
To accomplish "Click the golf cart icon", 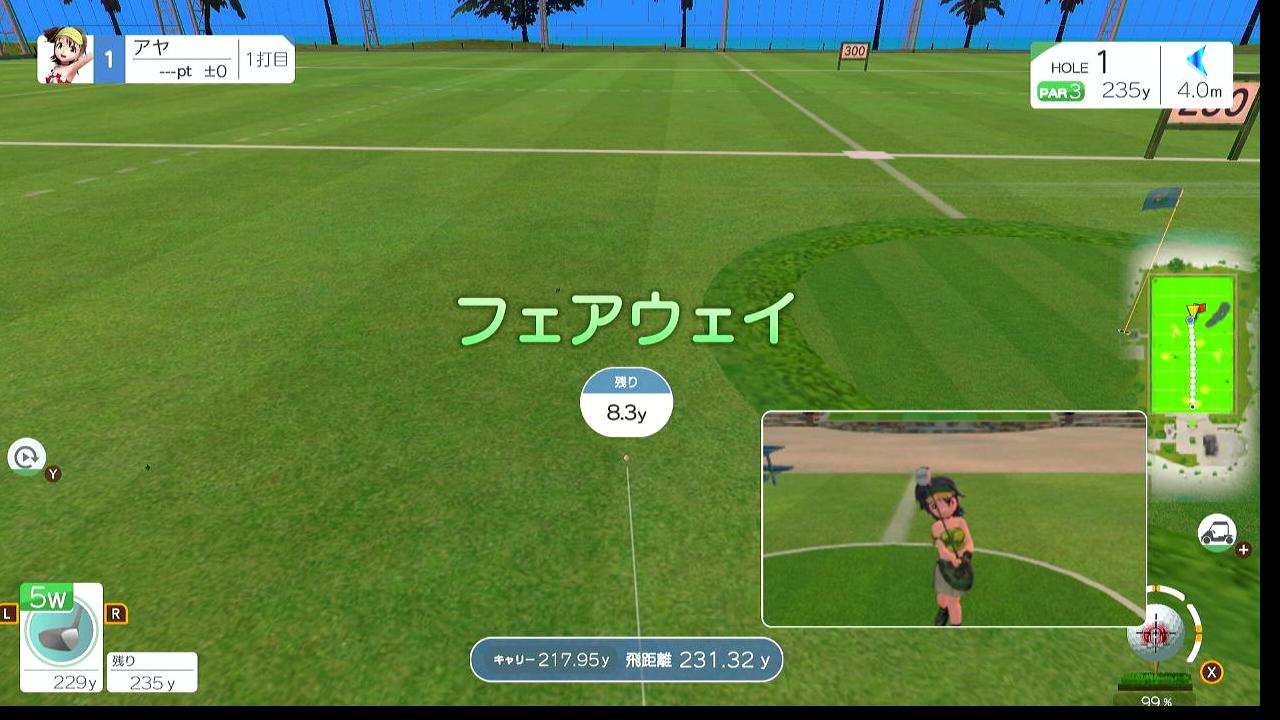I will click(1217, 532).
